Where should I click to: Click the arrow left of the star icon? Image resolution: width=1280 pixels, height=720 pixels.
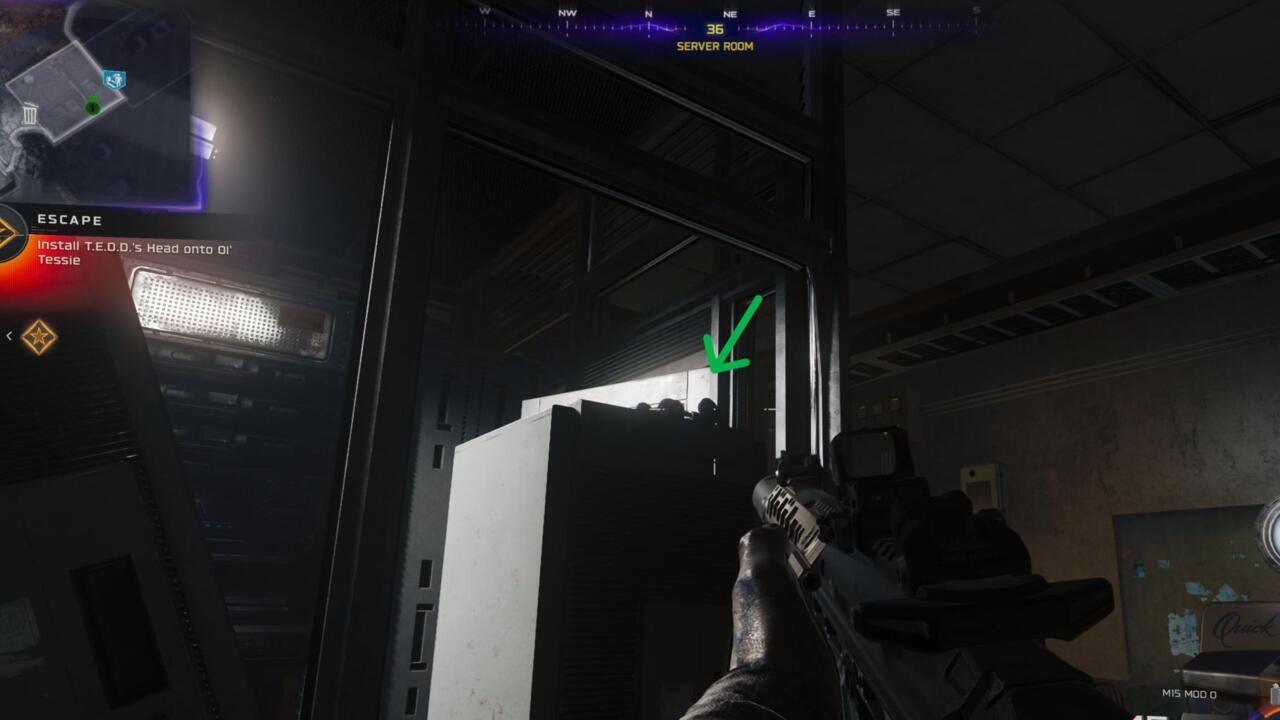[x=9, y=336]
